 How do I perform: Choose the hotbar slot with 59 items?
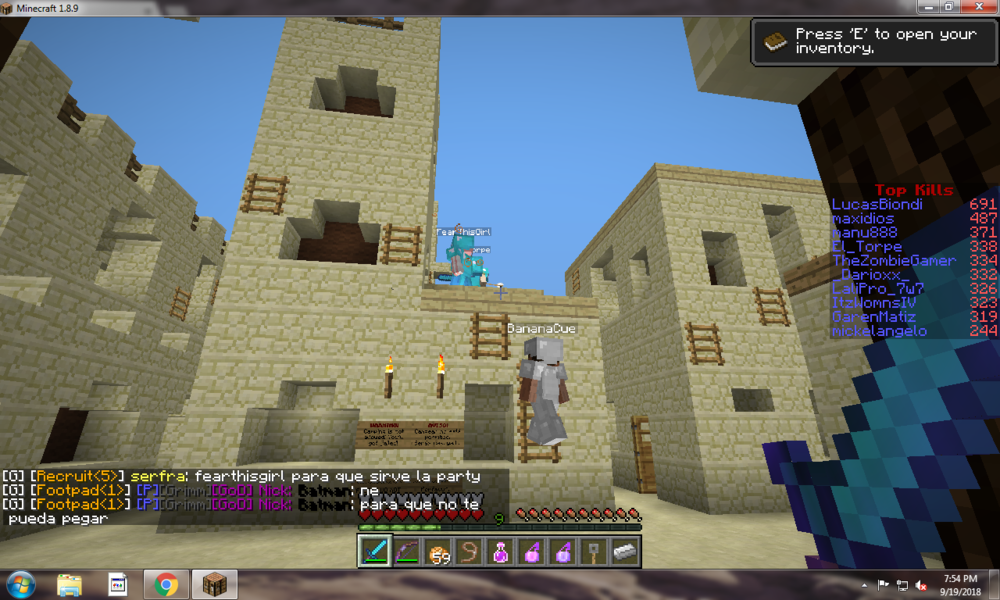[x=437, y=551]
